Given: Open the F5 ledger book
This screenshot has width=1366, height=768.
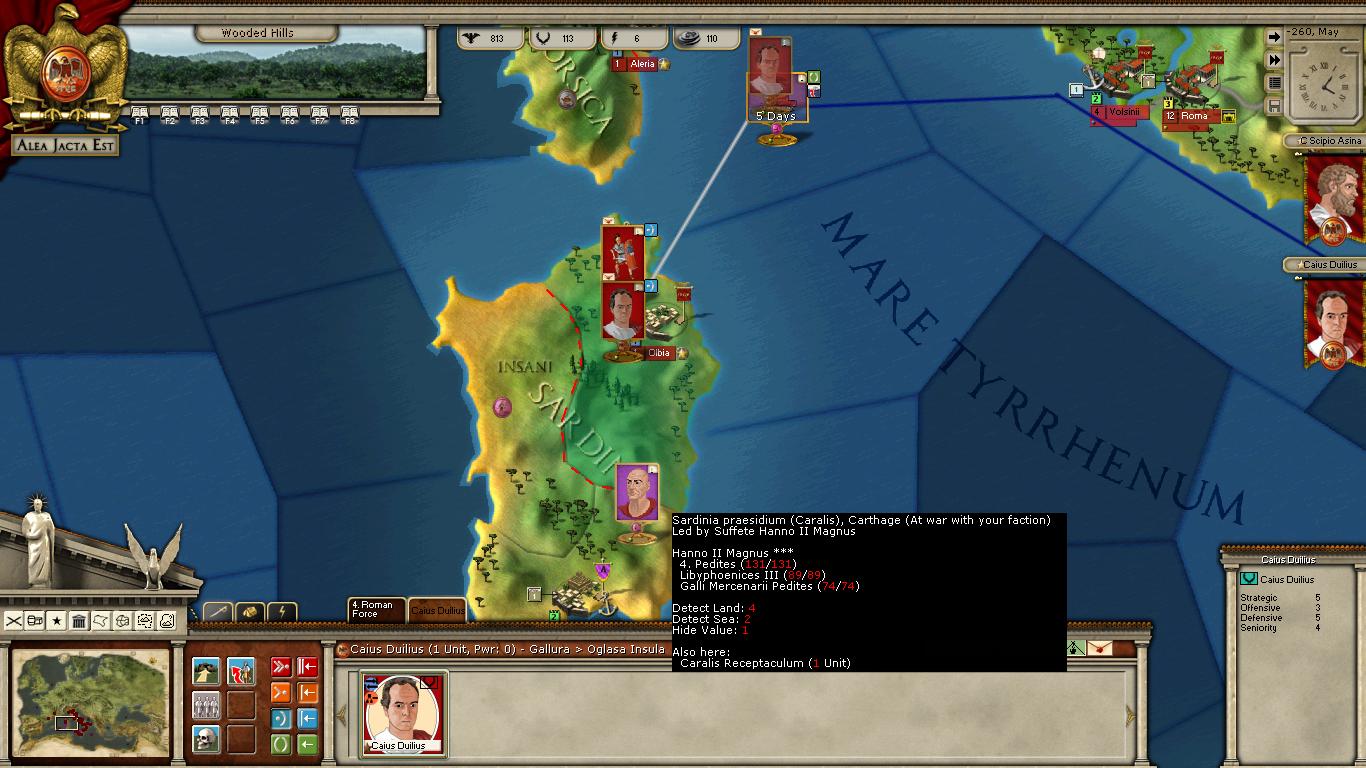Looking at the screenshot, I should pos(260,114).
